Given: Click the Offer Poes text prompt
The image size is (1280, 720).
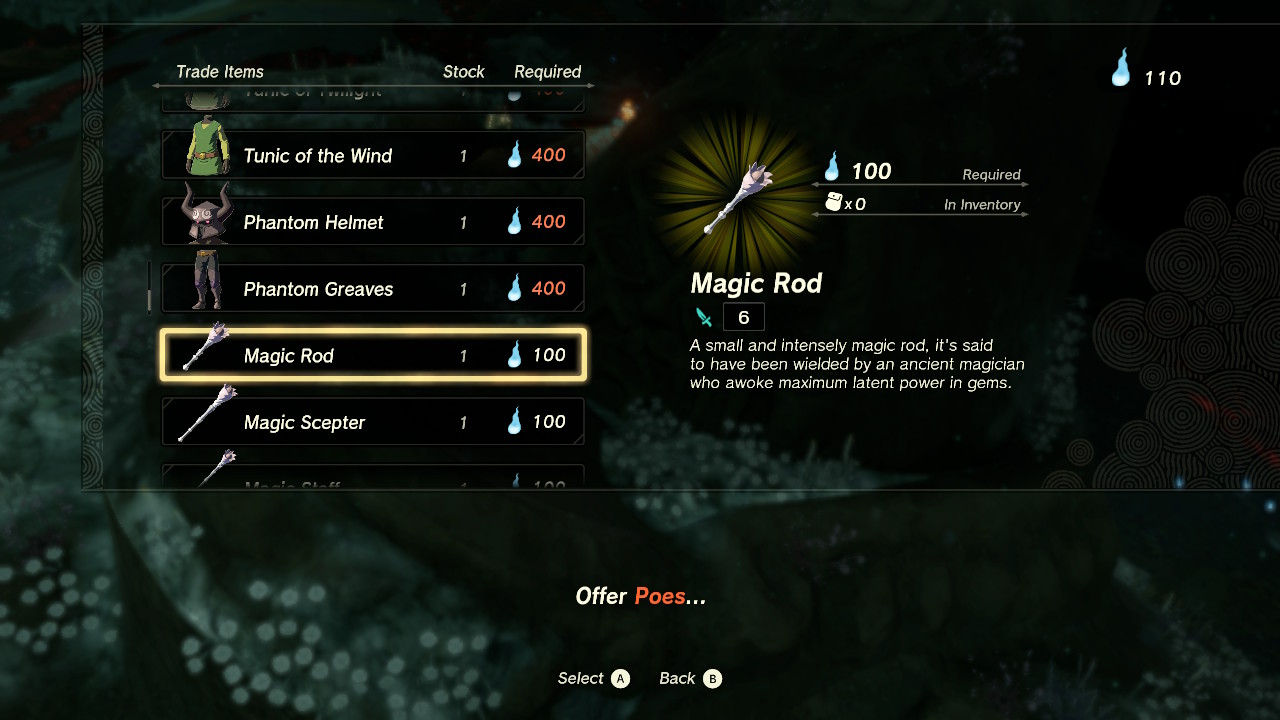Looking at the screenshot, I should coord(640,595).
